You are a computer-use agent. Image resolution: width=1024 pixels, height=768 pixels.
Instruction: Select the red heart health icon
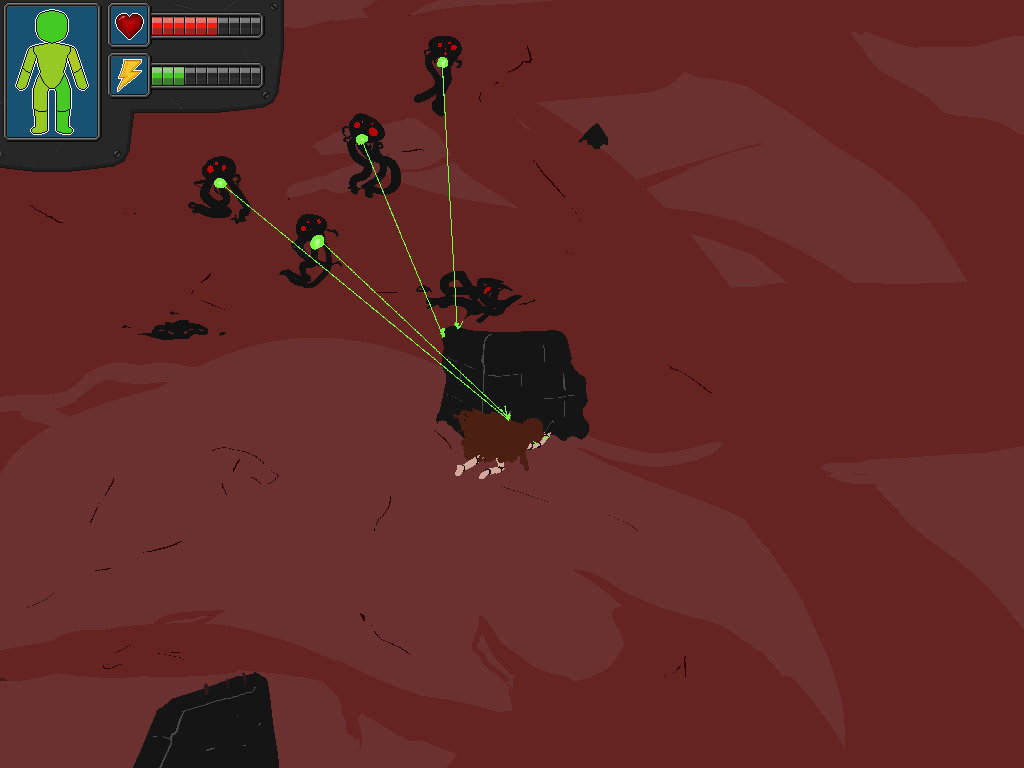click(129, 25)
